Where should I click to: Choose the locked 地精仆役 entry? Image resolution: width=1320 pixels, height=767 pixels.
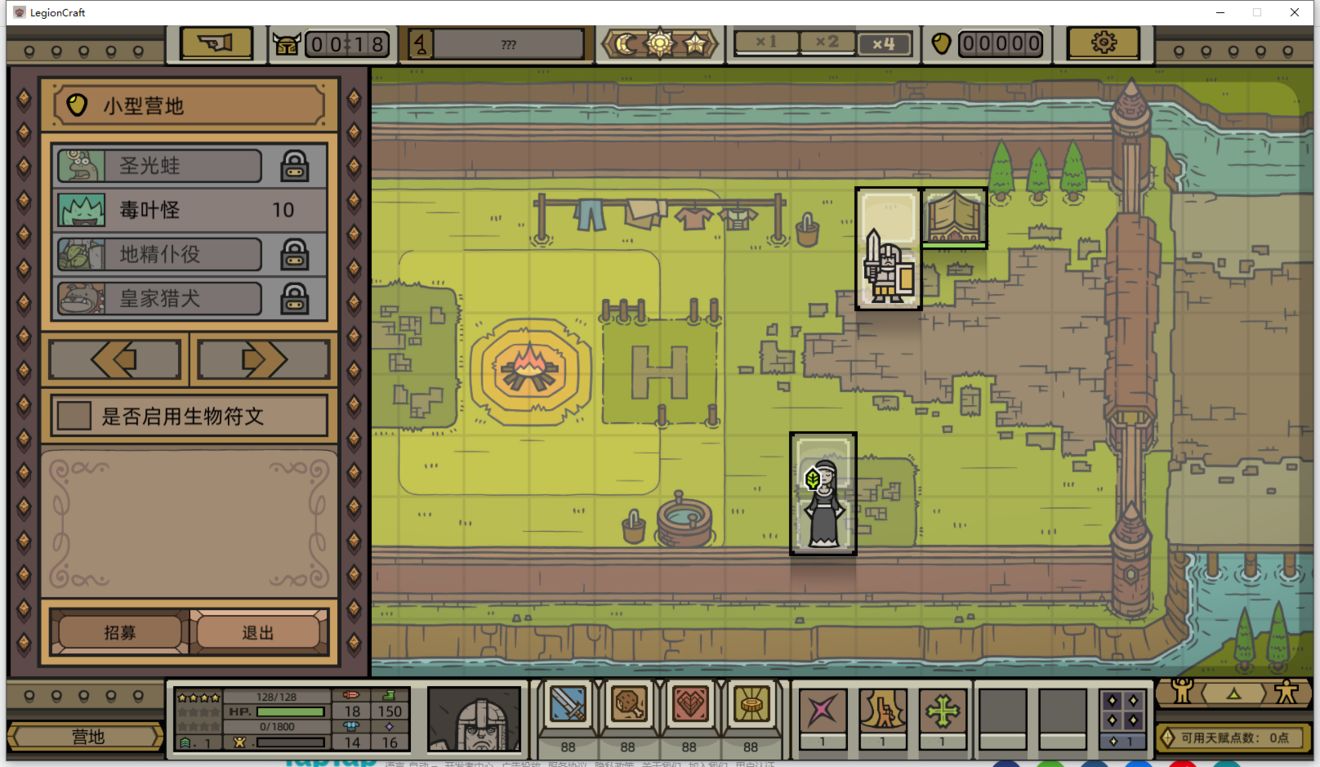click(x=190, y=254)
